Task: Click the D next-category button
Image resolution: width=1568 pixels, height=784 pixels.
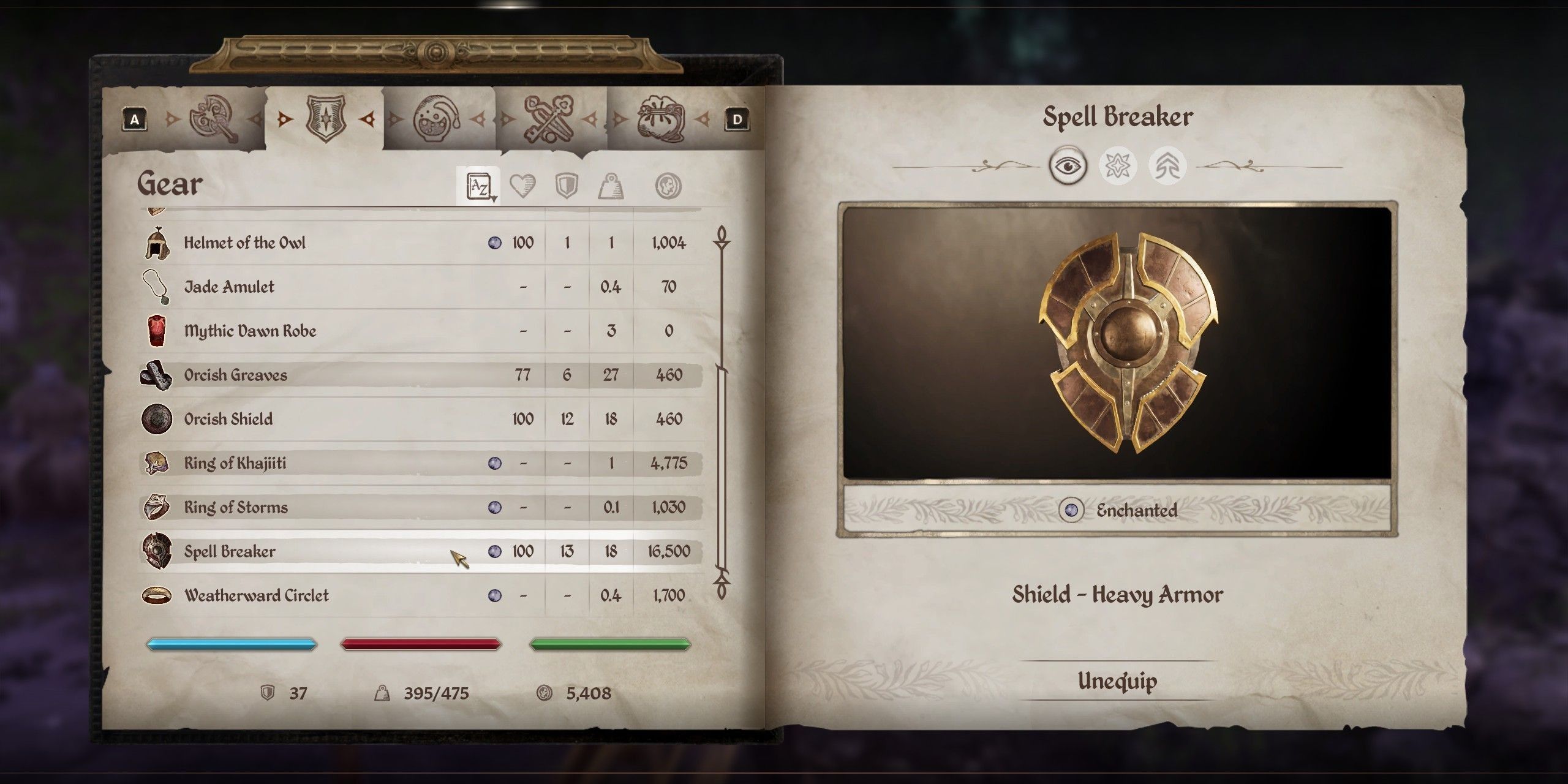Action: pos(738,118)
